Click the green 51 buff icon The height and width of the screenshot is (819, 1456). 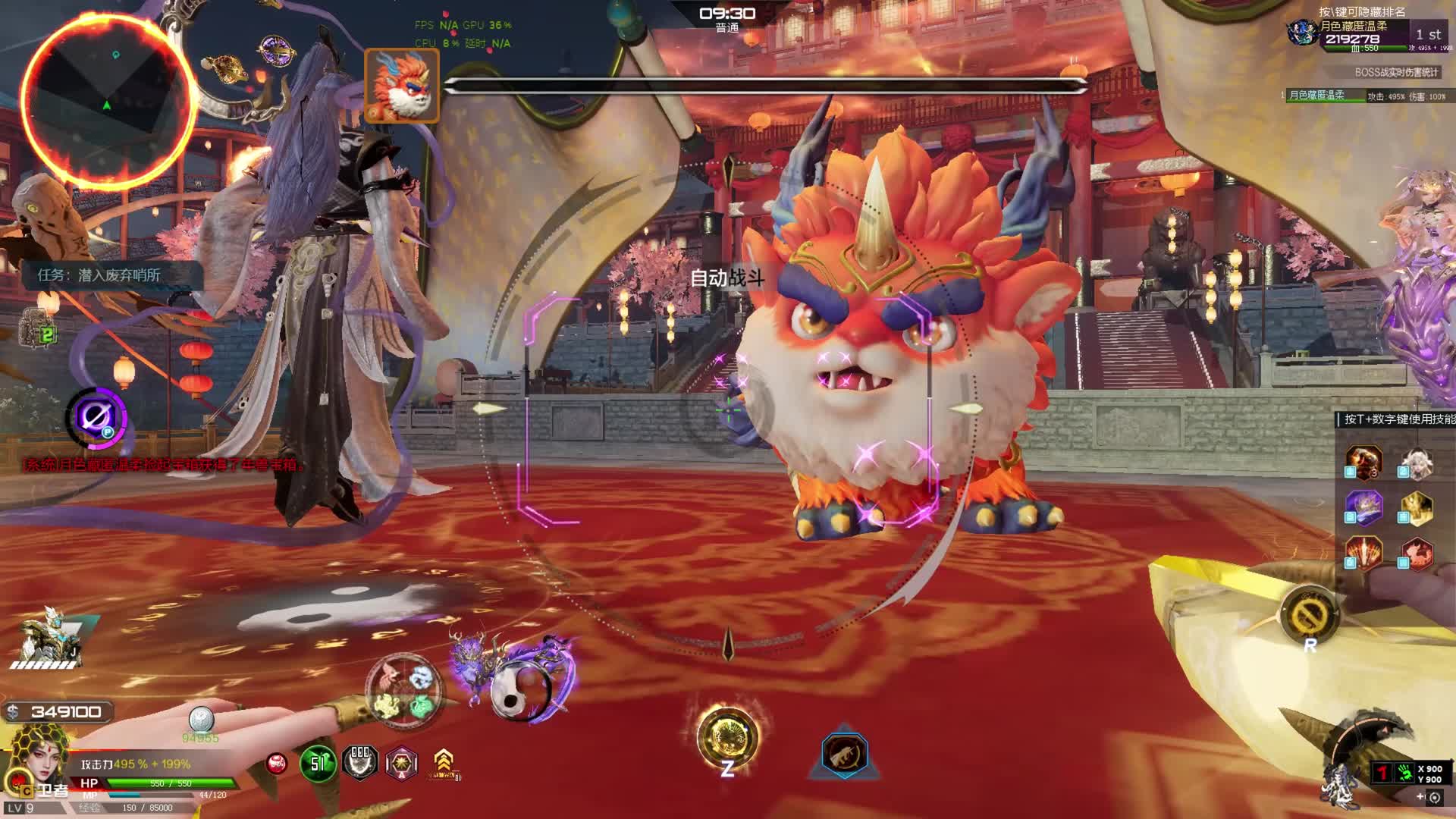[317, 763]
